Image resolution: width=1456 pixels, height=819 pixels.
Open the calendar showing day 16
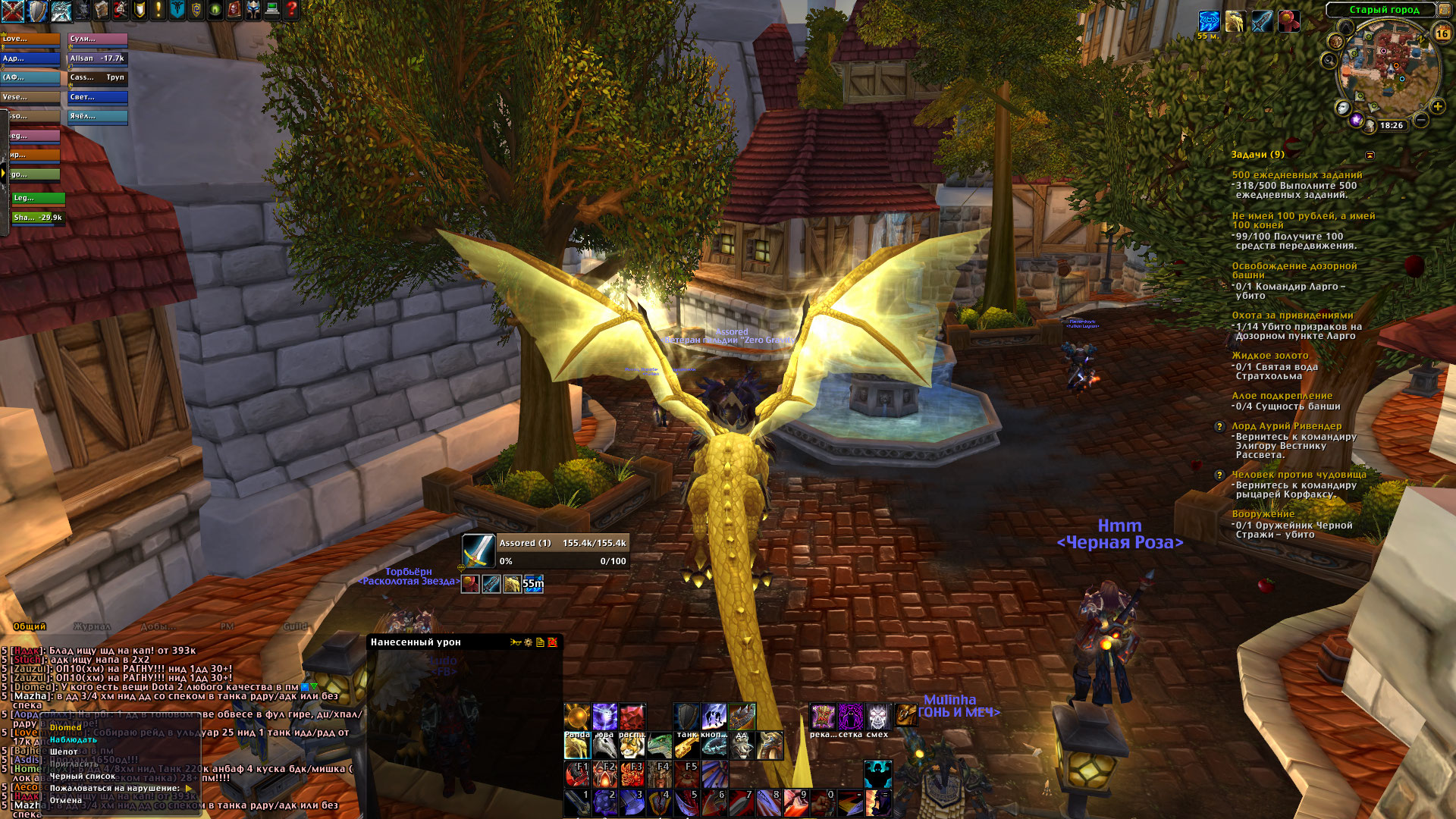[x=1442, y=33]
